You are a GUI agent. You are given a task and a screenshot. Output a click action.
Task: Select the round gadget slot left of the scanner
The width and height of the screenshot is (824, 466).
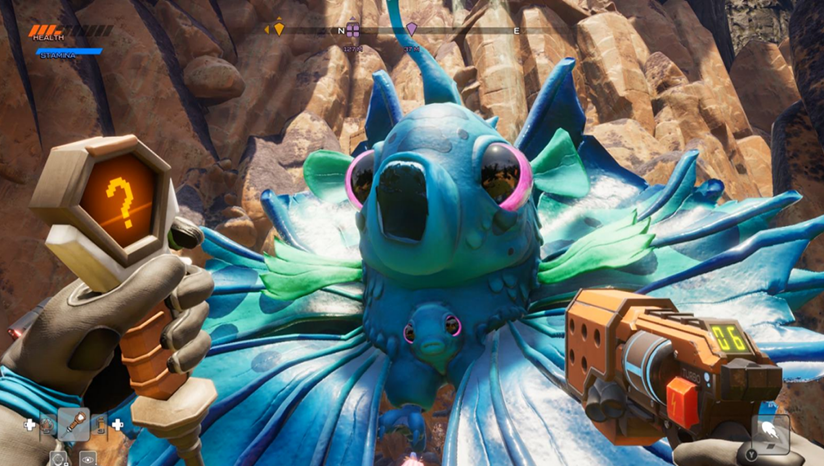coord(47,425)
